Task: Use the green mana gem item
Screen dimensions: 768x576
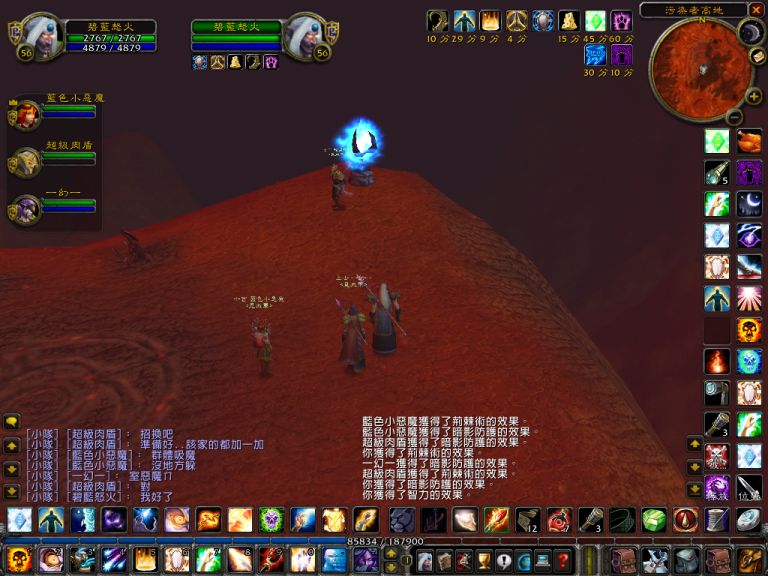Action: 716,141
